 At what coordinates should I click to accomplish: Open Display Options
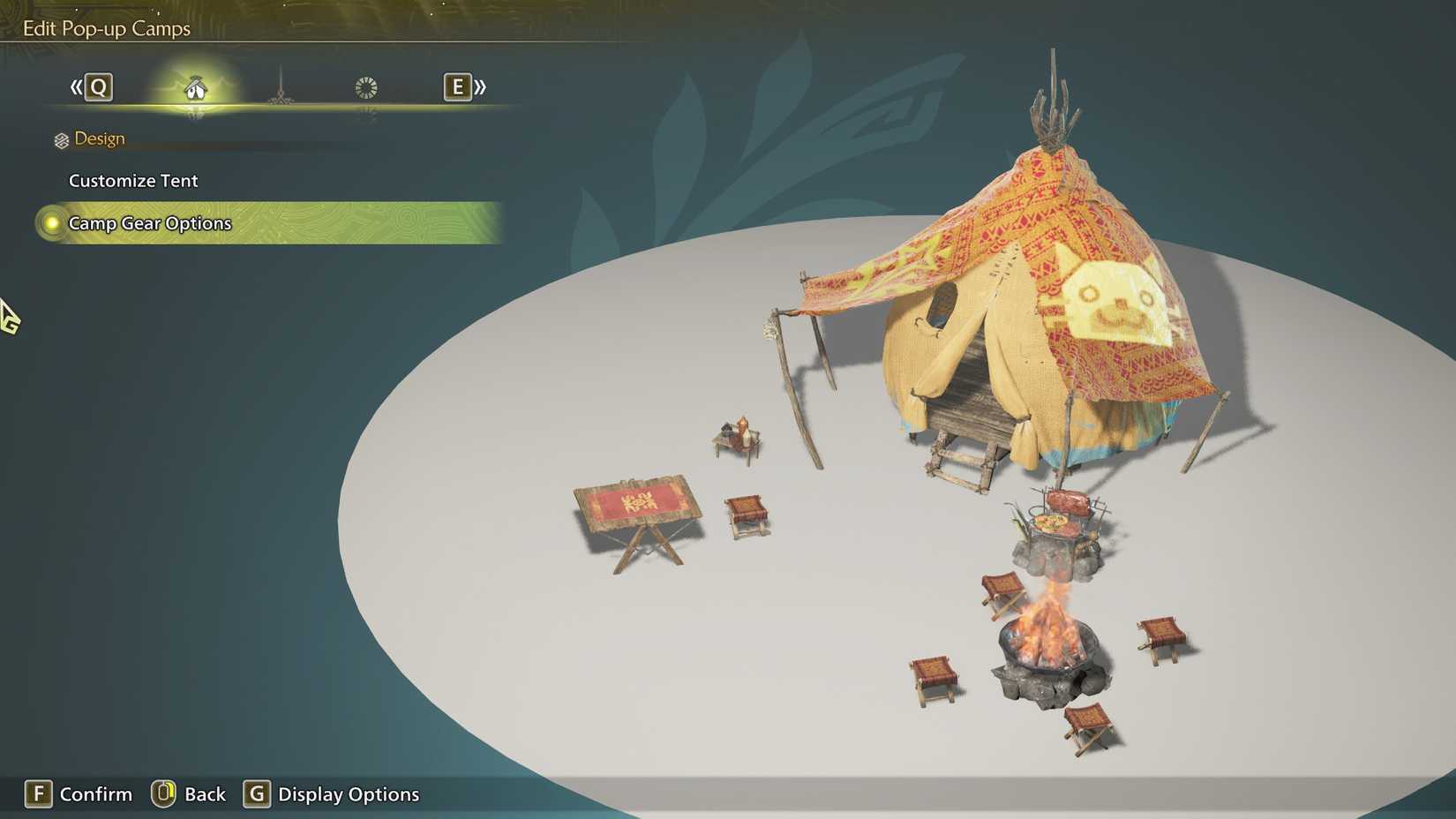(347, 794)
